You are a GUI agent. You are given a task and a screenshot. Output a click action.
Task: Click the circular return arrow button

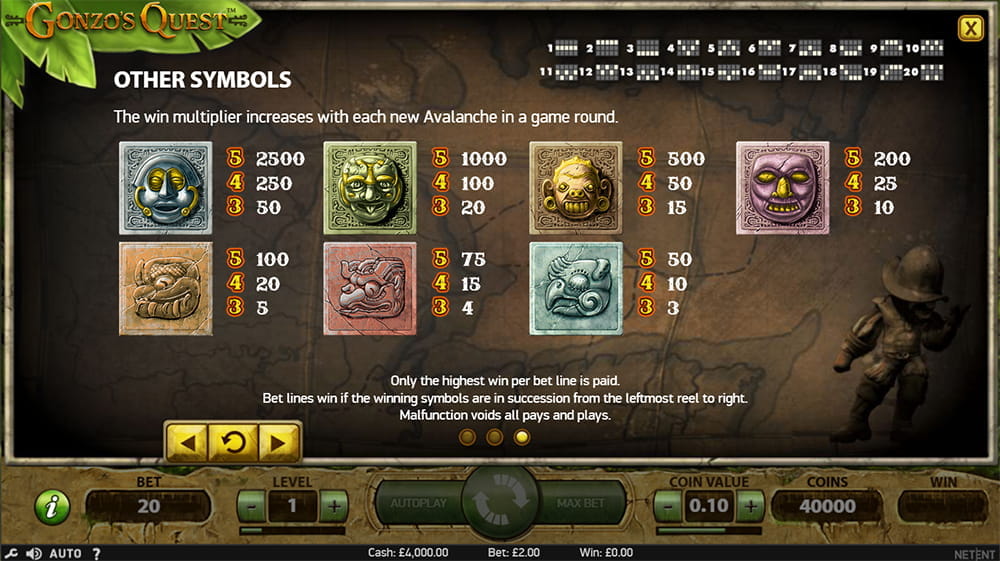coord(233,441)
